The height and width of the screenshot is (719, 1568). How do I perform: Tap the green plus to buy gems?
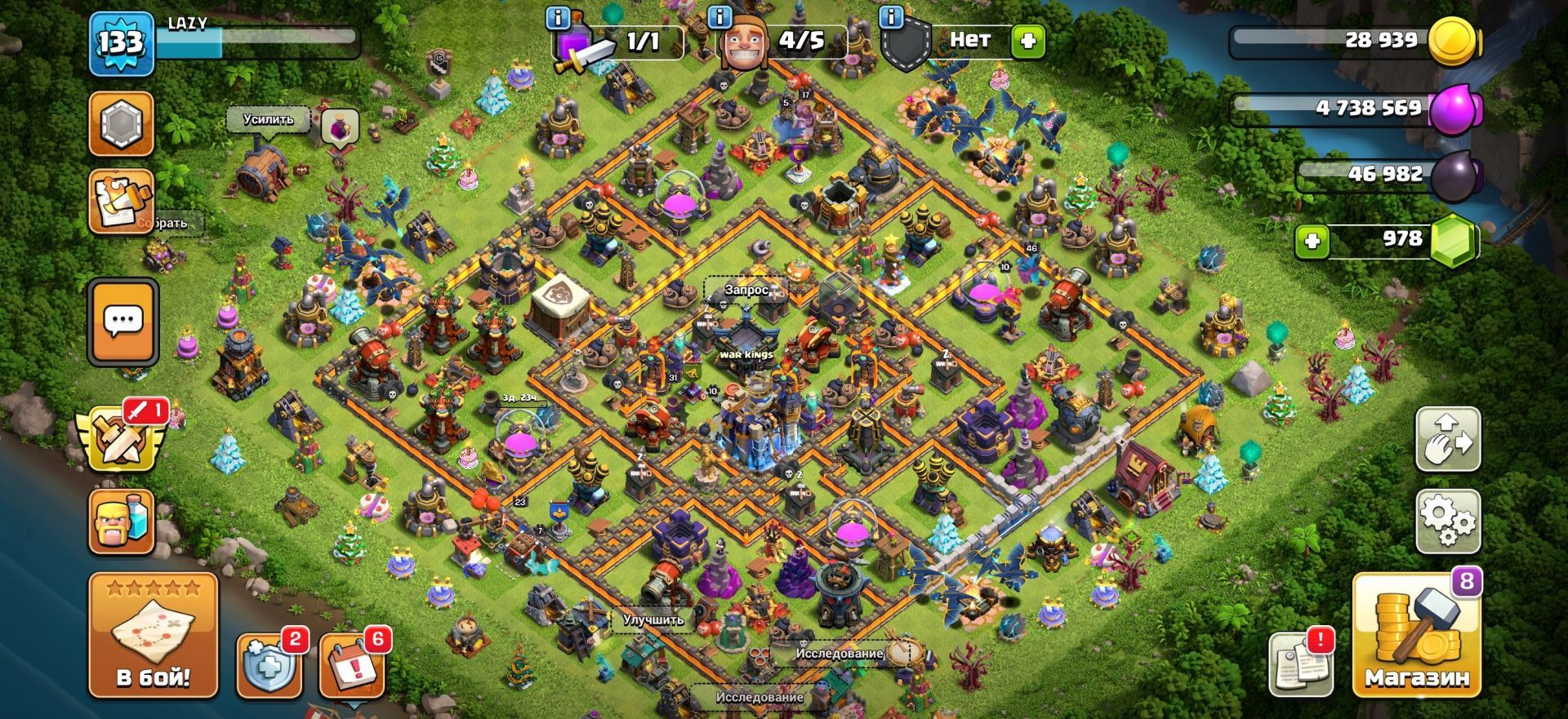click(1312, 241)
